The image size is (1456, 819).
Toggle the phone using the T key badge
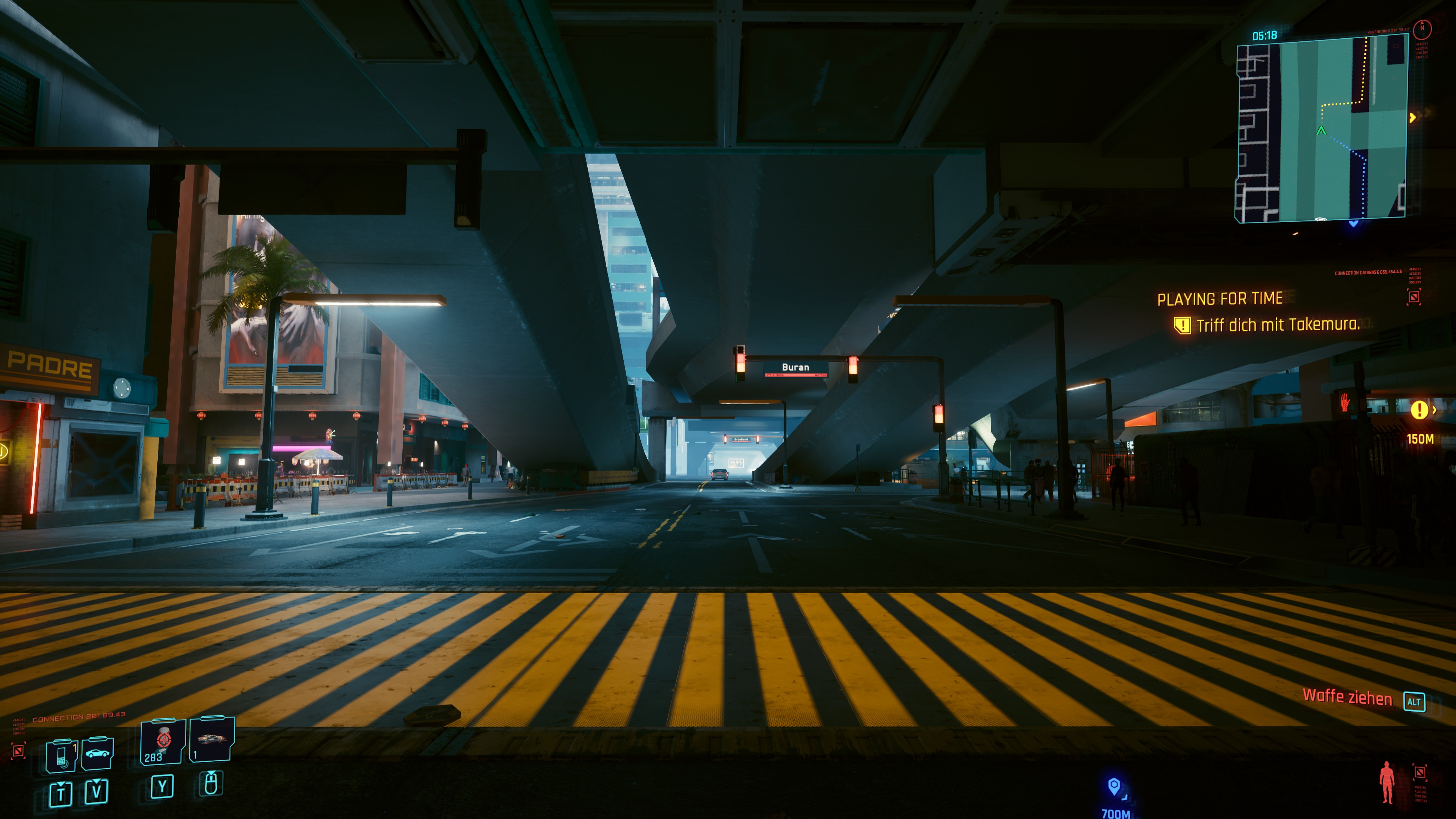pos(61,794)
